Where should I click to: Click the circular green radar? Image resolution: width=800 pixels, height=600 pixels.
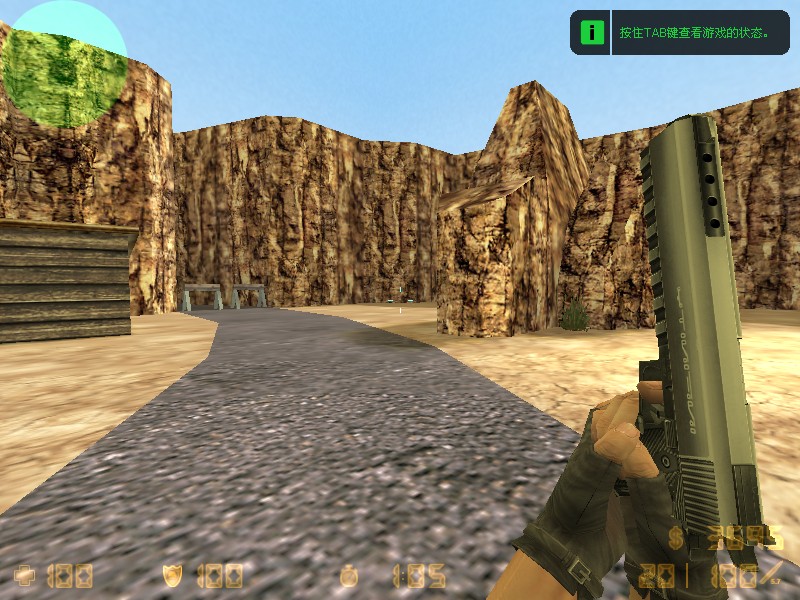coord(64,64)
